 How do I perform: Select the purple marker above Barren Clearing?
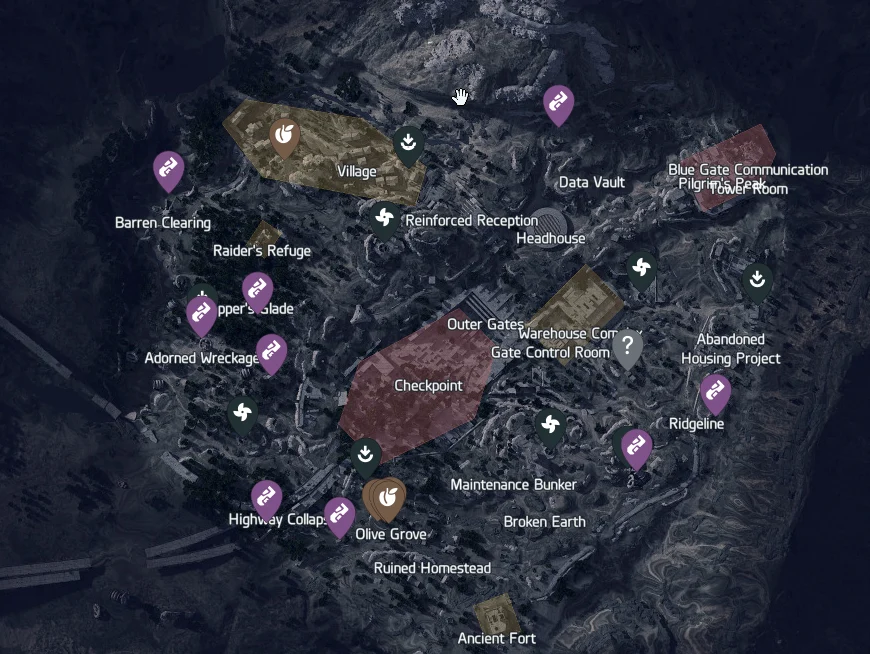(x=168, y=170)
